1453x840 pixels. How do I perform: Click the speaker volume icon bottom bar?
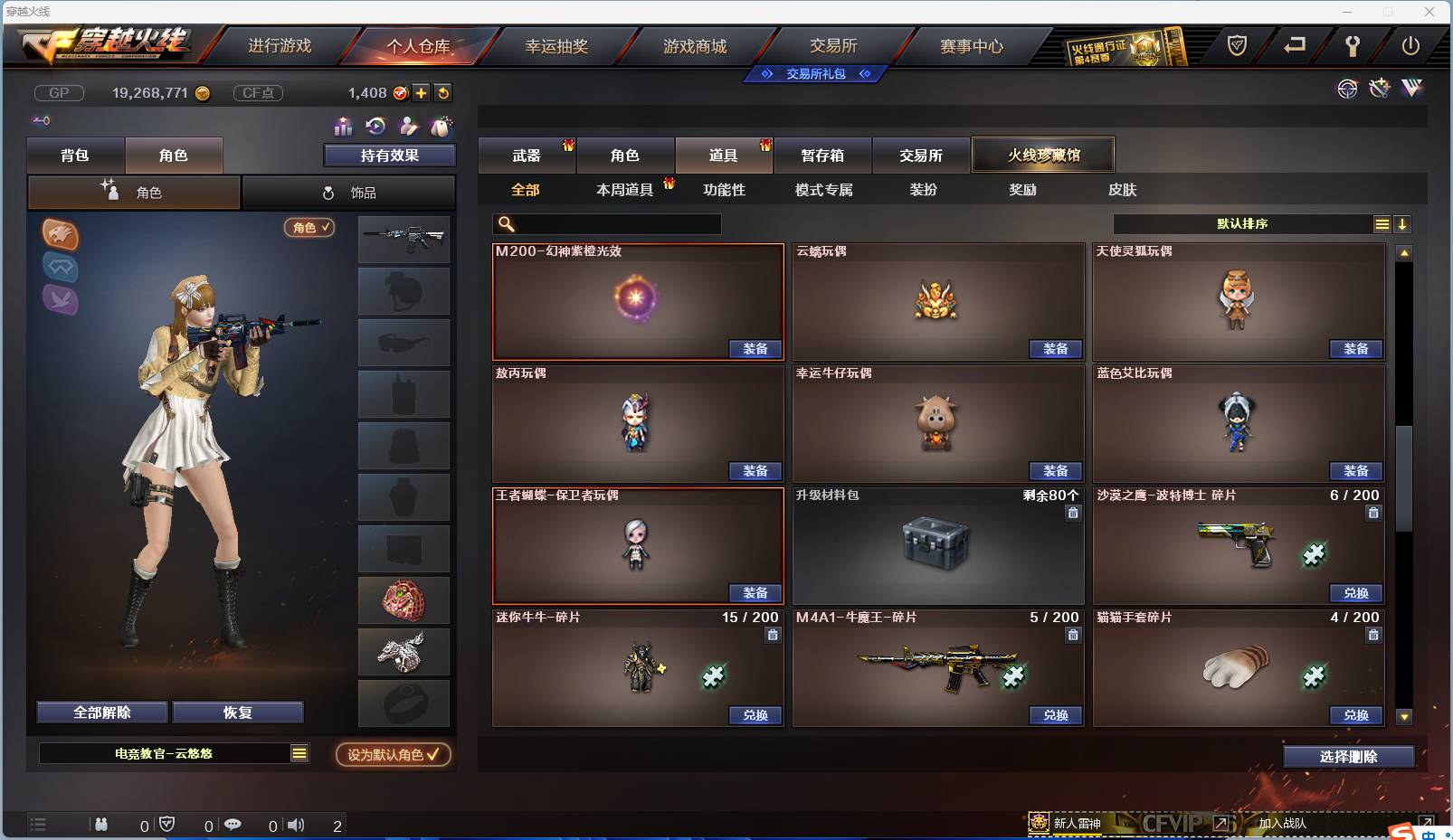tap(296, 825)
